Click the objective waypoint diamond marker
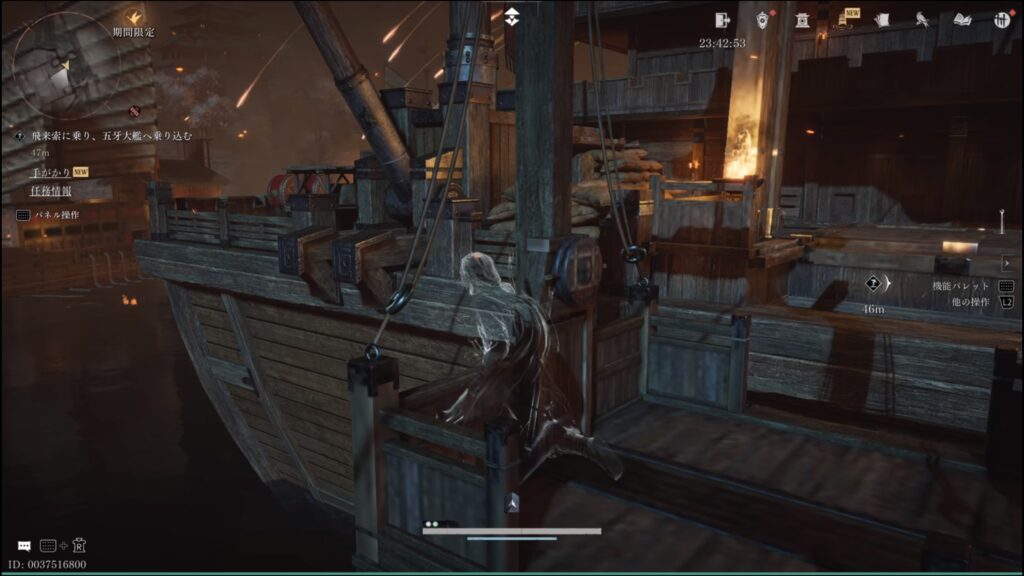1024x576 pixels. pos(872,284)
